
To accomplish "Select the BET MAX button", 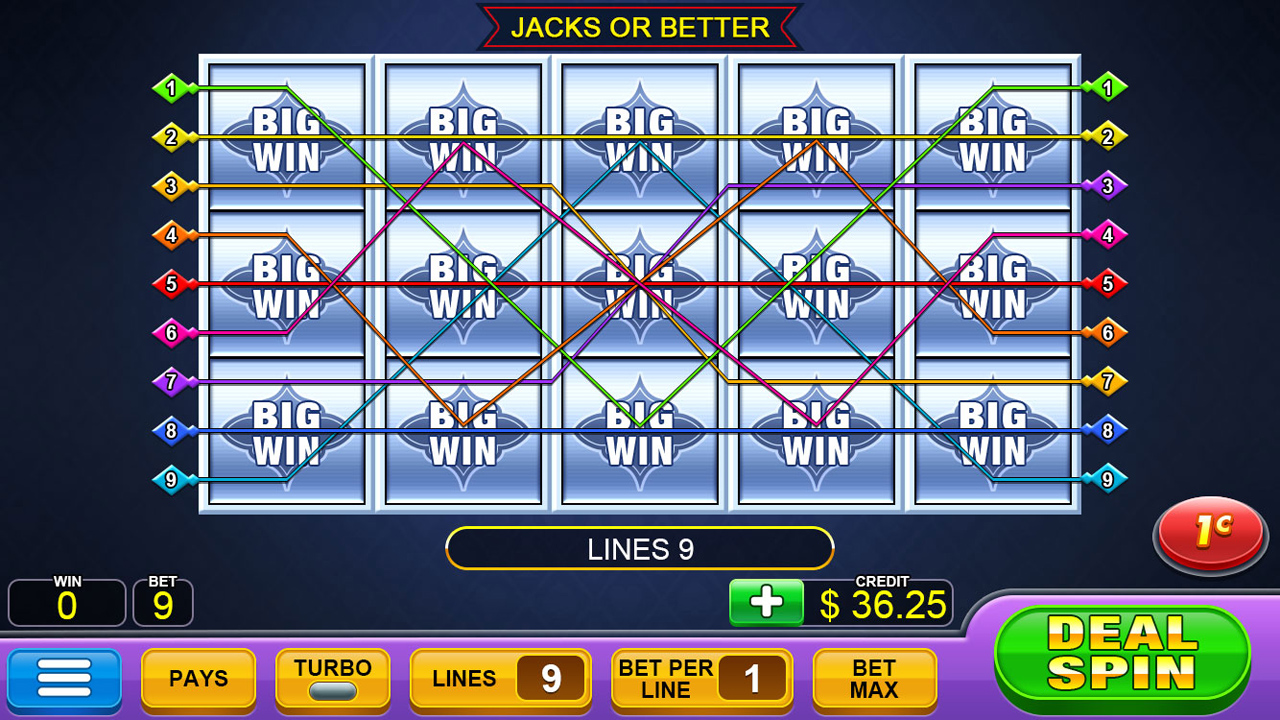I will [874, 678].
